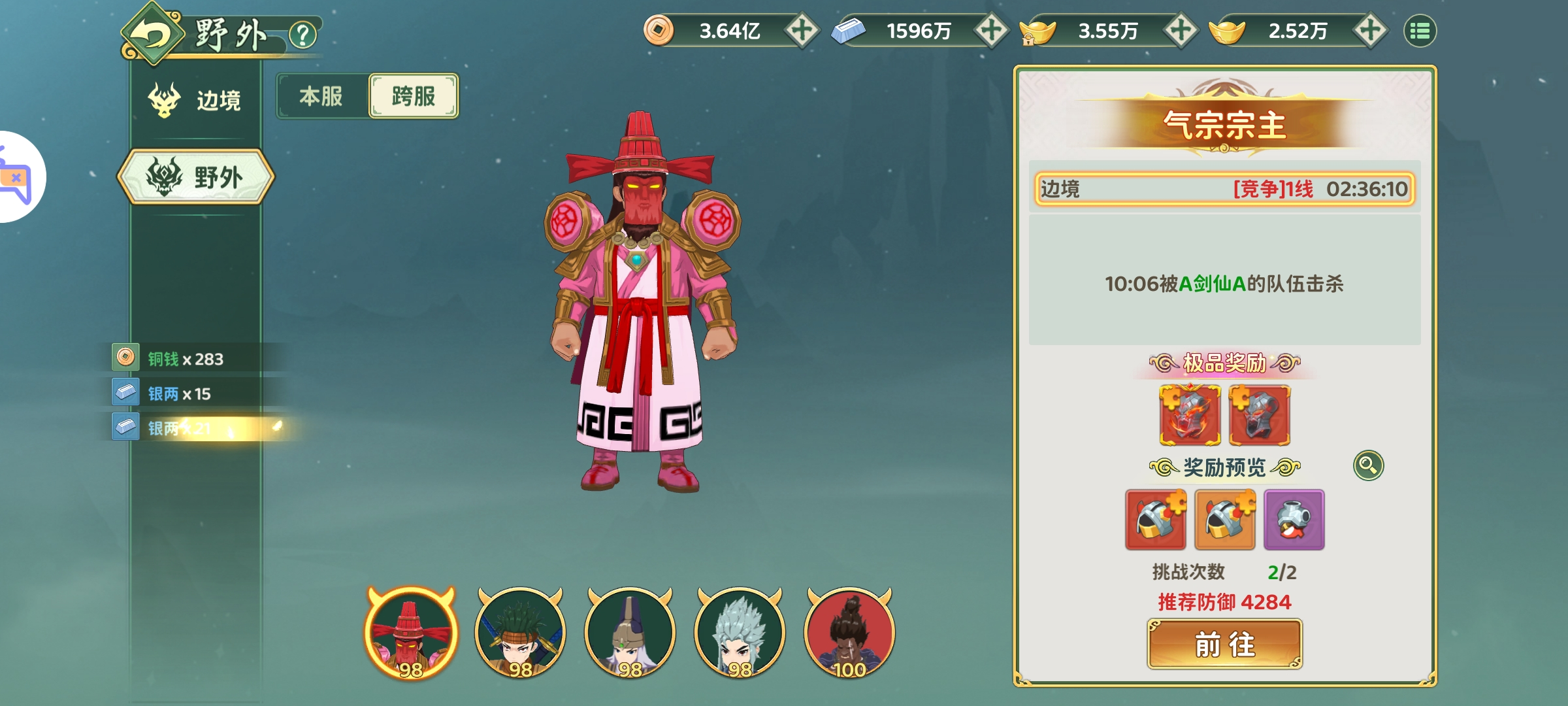The width and height of the screenshot is (1568, 706).
Task: Select the red-hat boss portrait
Action: 411,633
